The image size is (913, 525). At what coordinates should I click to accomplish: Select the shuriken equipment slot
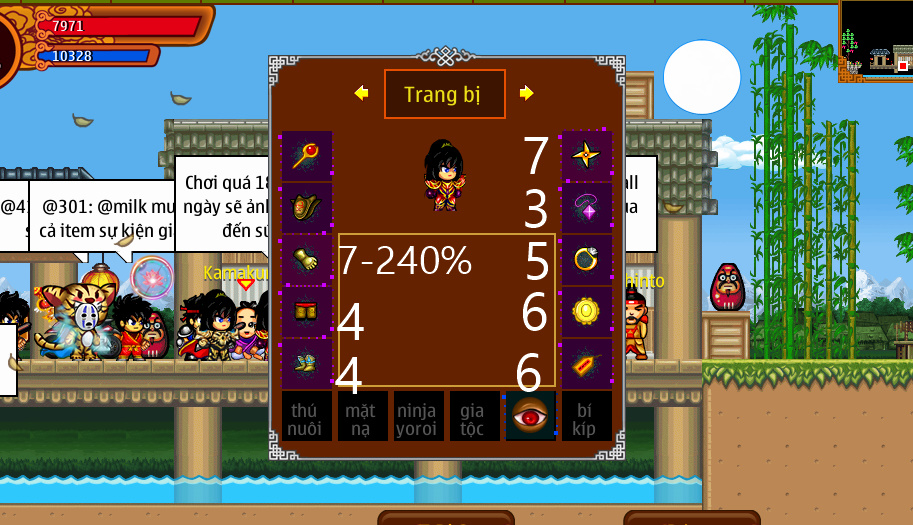point(586,155)
